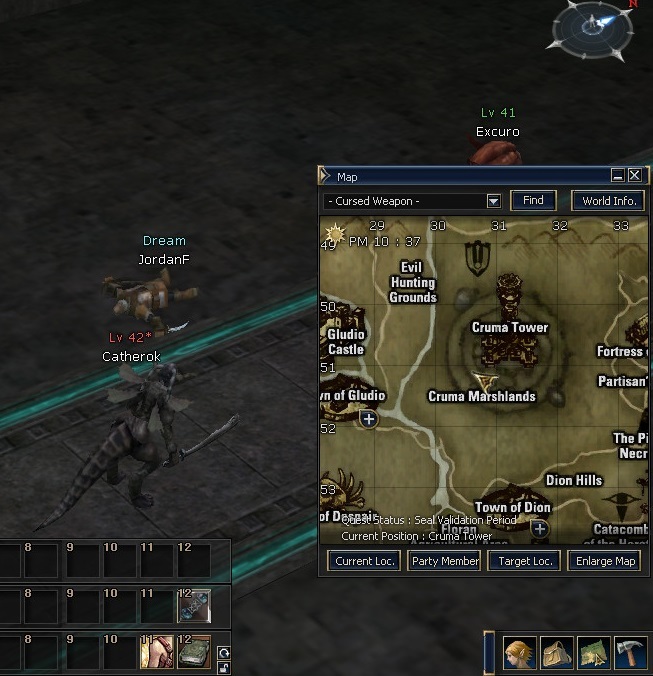Show Party Member locations
This screenshot has width=653, height=676.
pyautogui.click(x=444, y=561)
